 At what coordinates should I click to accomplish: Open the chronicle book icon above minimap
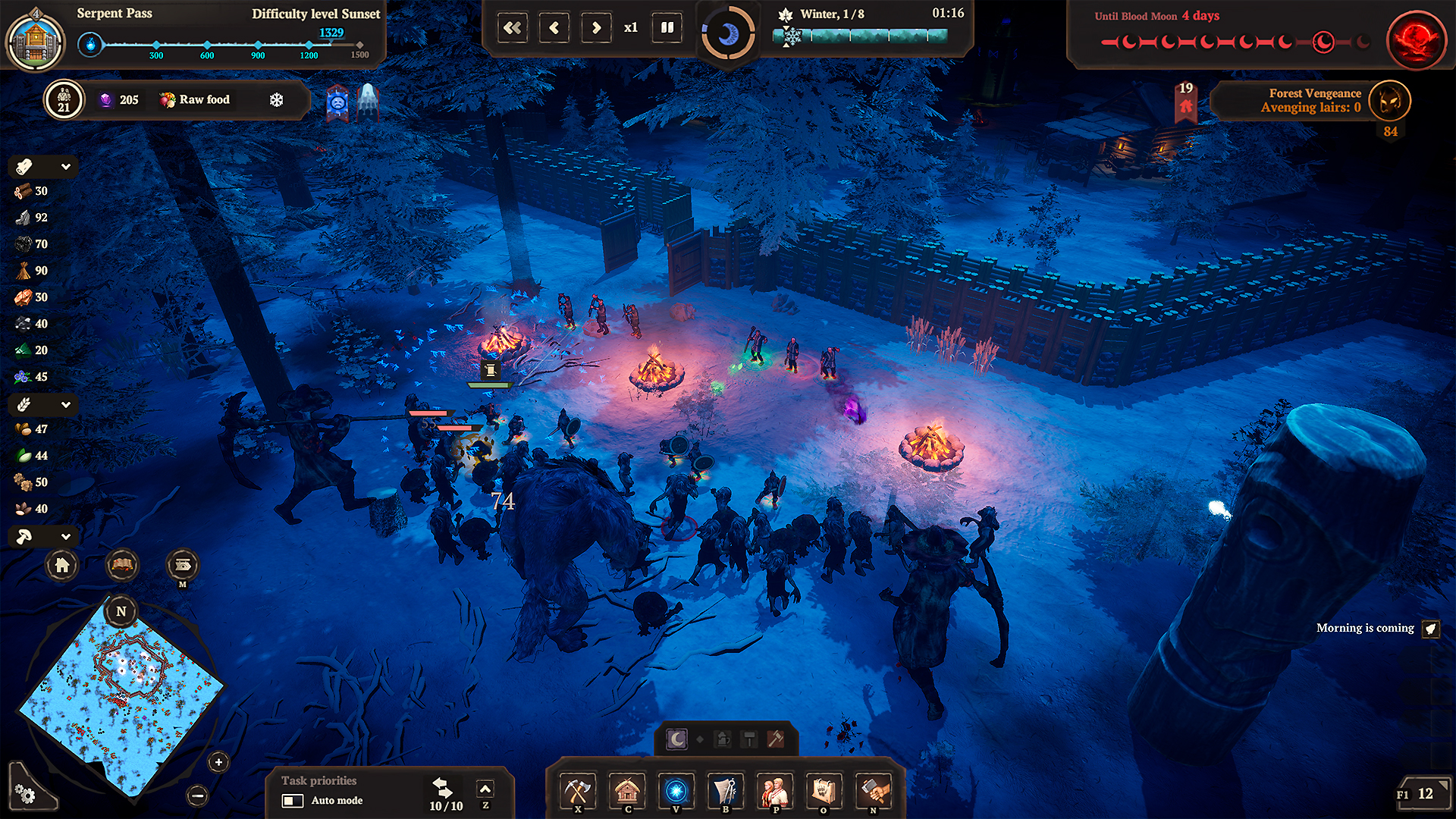[122, 565]
